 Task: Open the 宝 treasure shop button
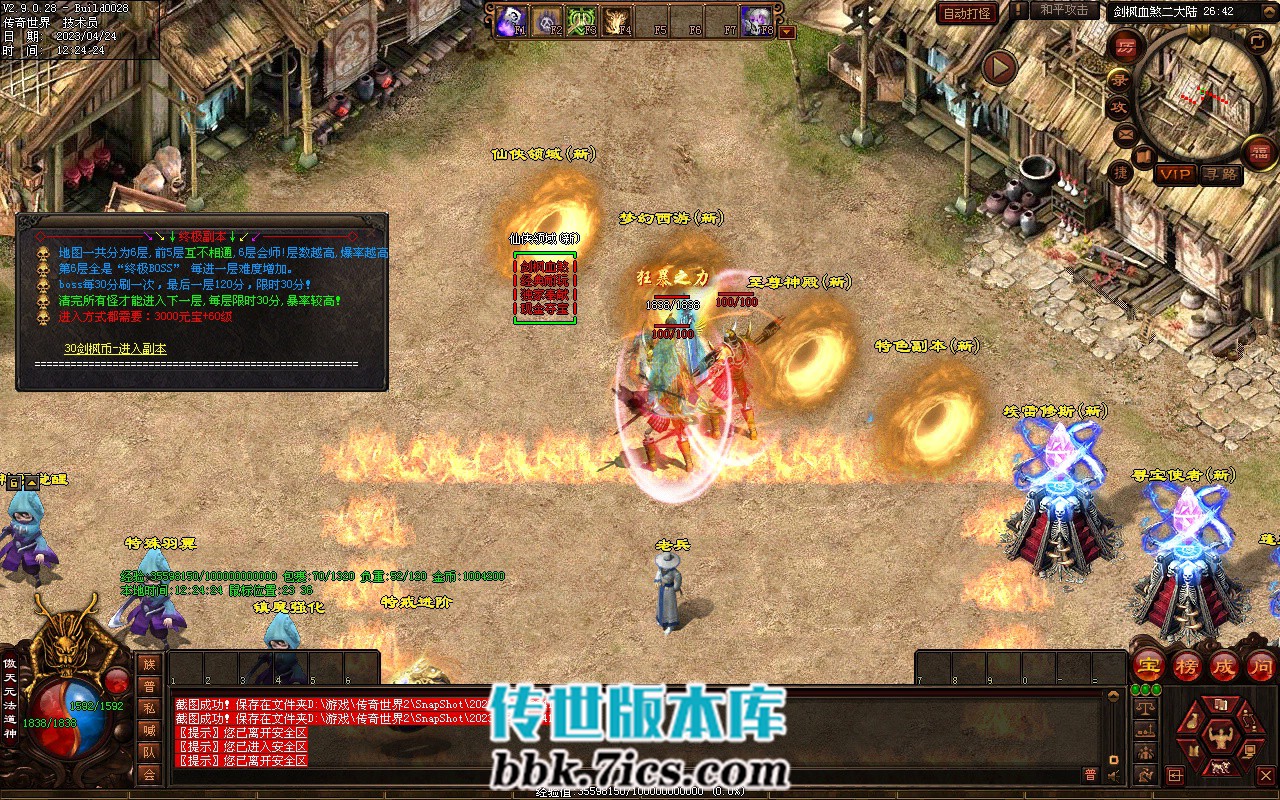coord(1148,665)
